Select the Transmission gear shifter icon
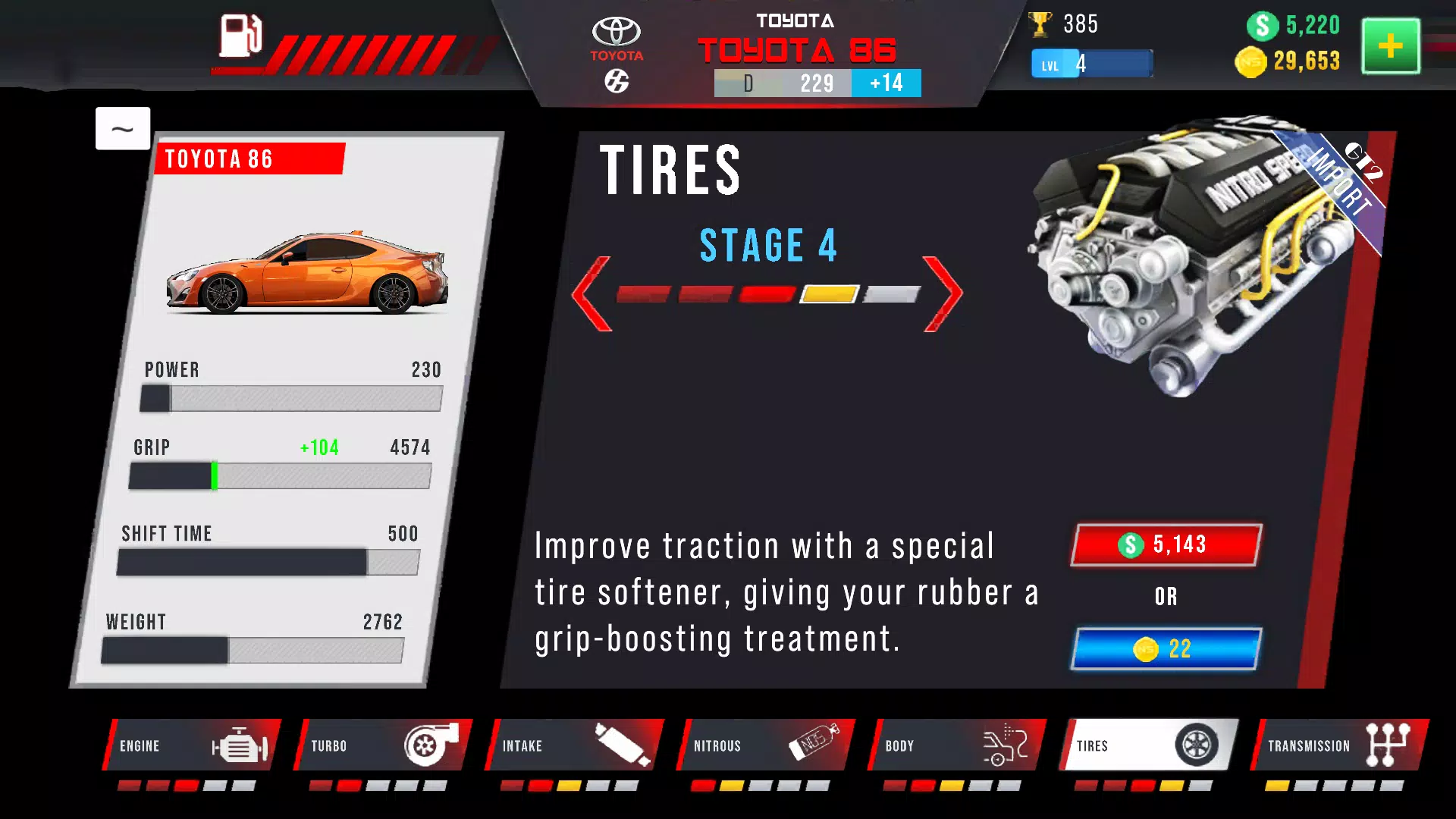This screenshot has height=819, width=1456. (1389, 745)
